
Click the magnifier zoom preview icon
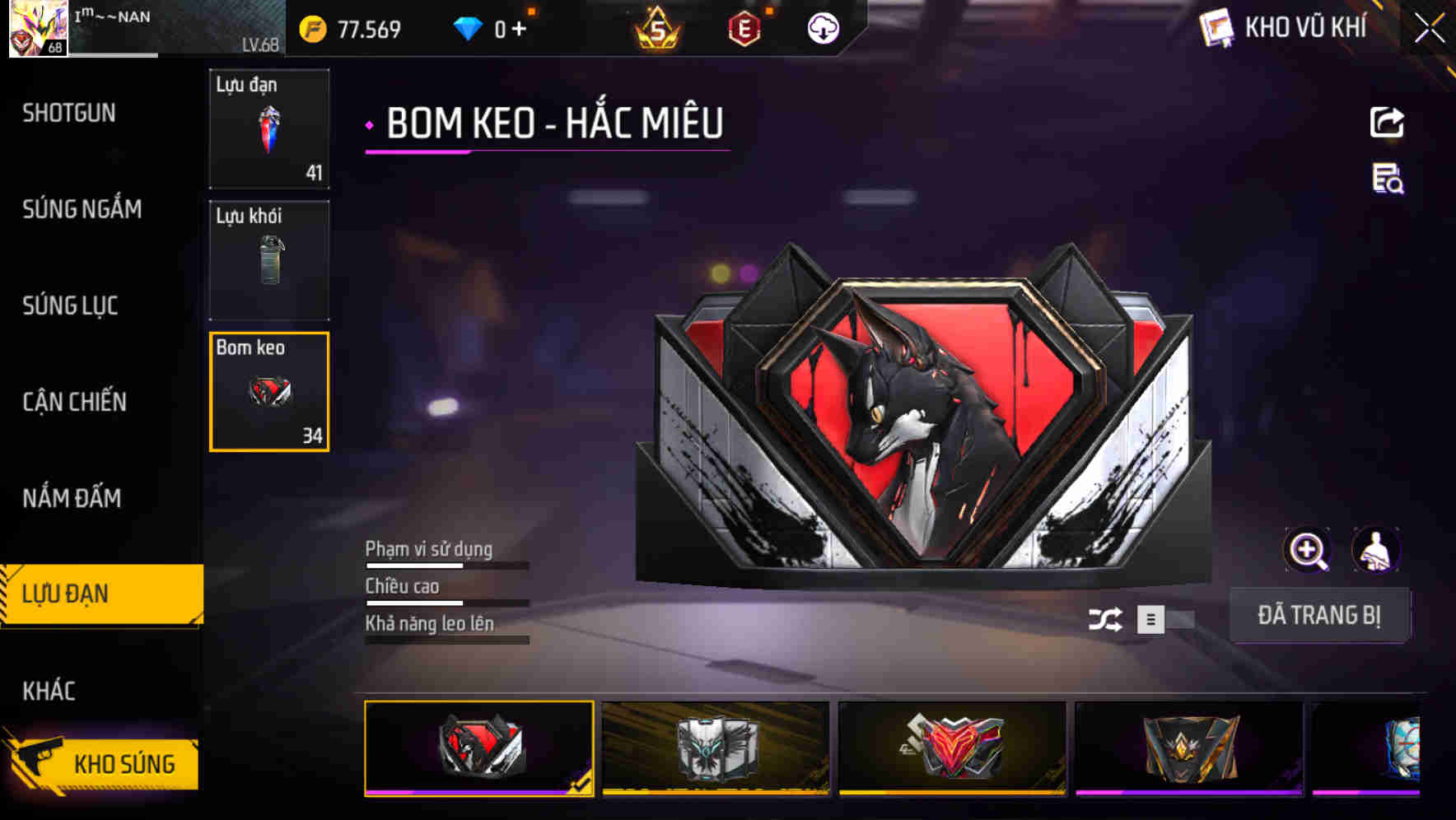click(x=1308, y=550)
